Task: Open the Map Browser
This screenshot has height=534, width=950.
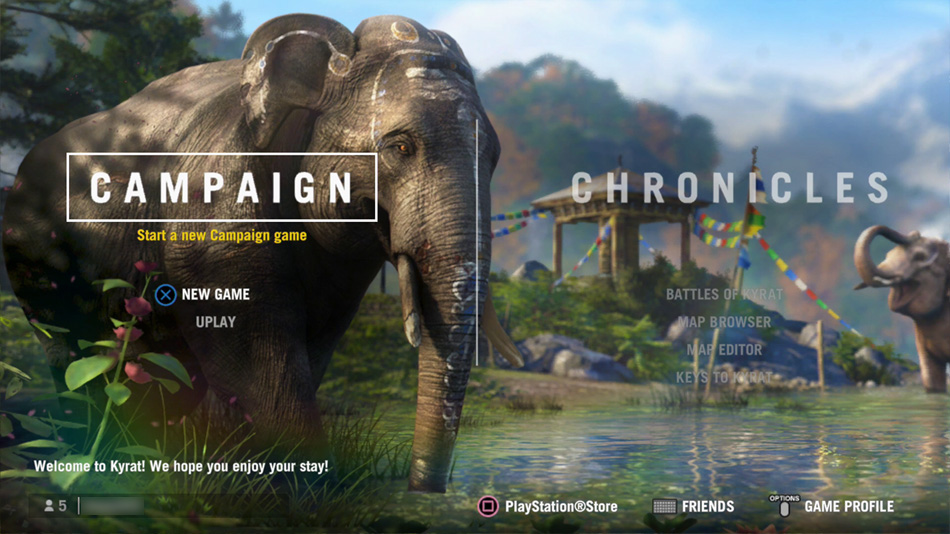Action: click(724, 322)
